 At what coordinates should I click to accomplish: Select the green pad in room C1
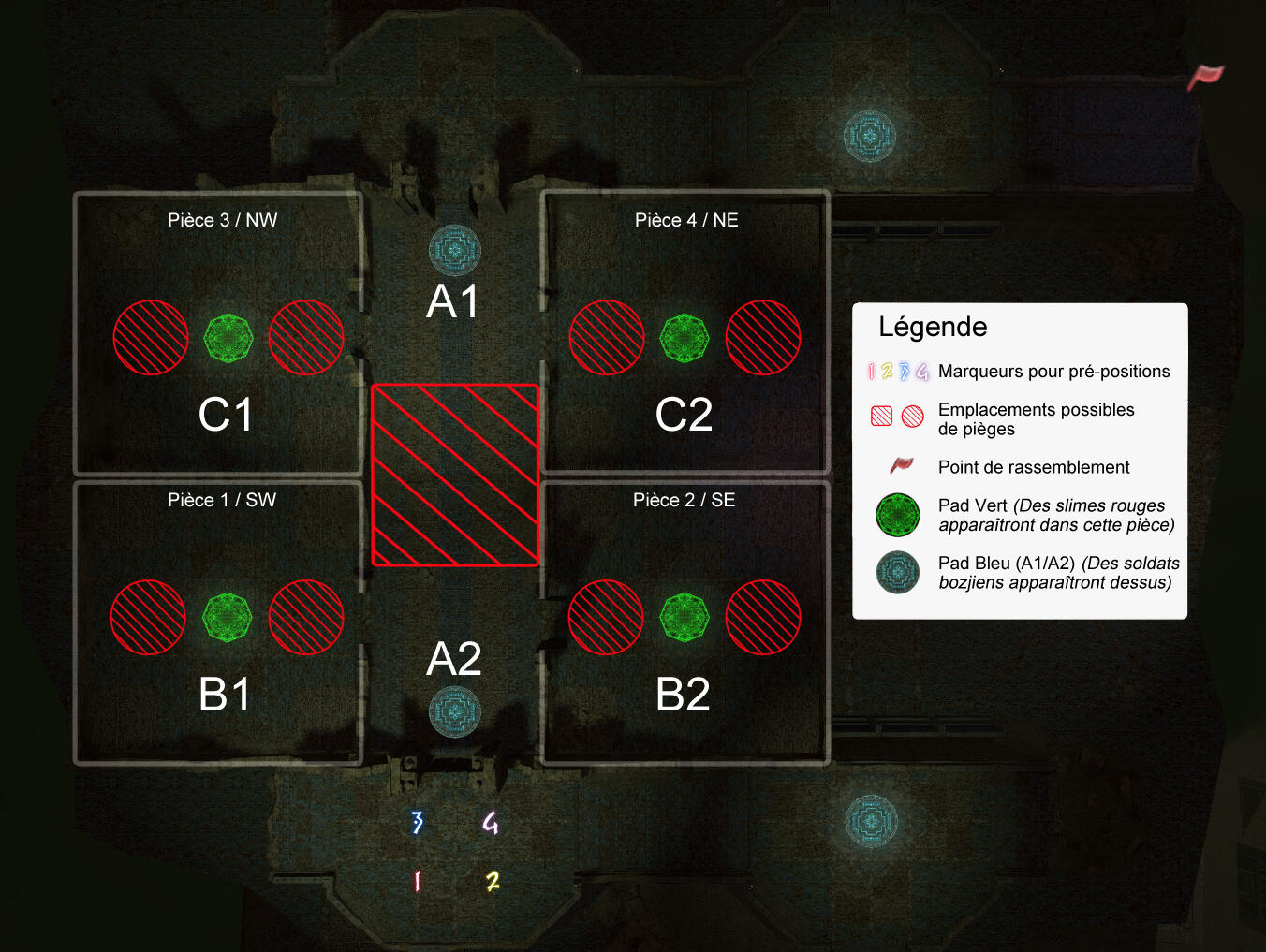(228, 338)
